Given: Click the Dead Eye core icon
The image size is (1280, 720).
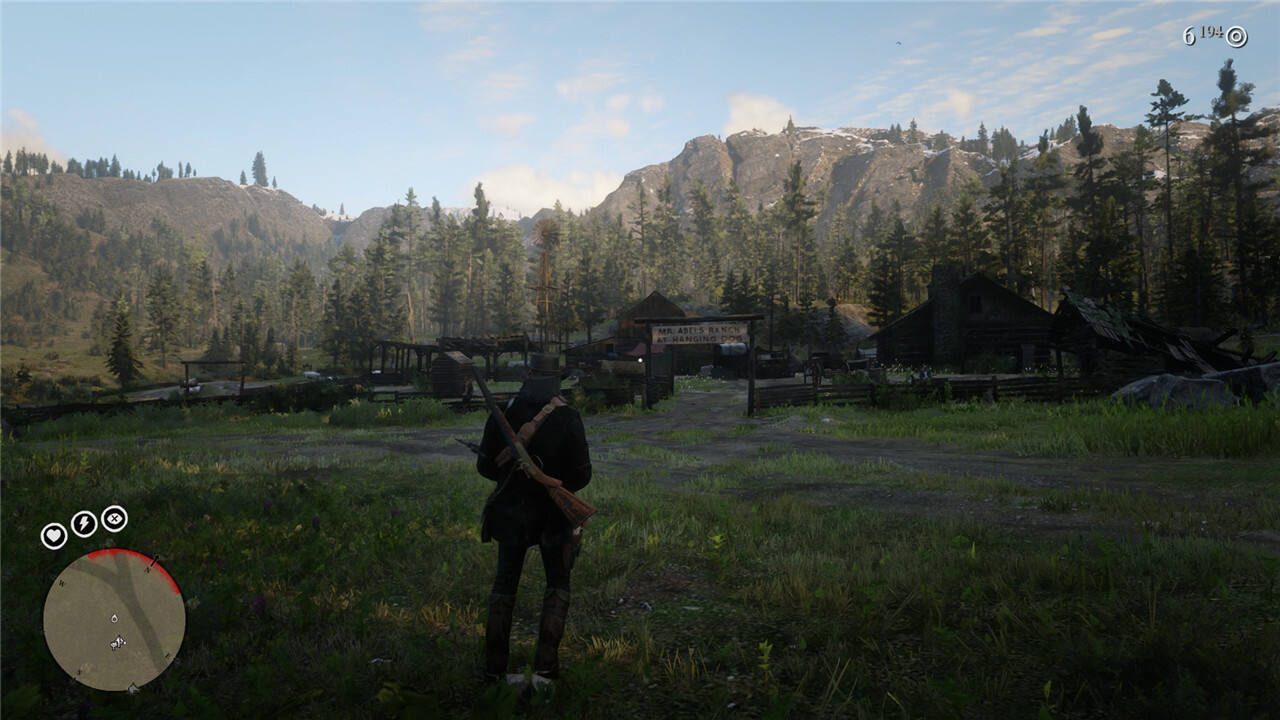Looking at the screenshot, I should [114, 518].
